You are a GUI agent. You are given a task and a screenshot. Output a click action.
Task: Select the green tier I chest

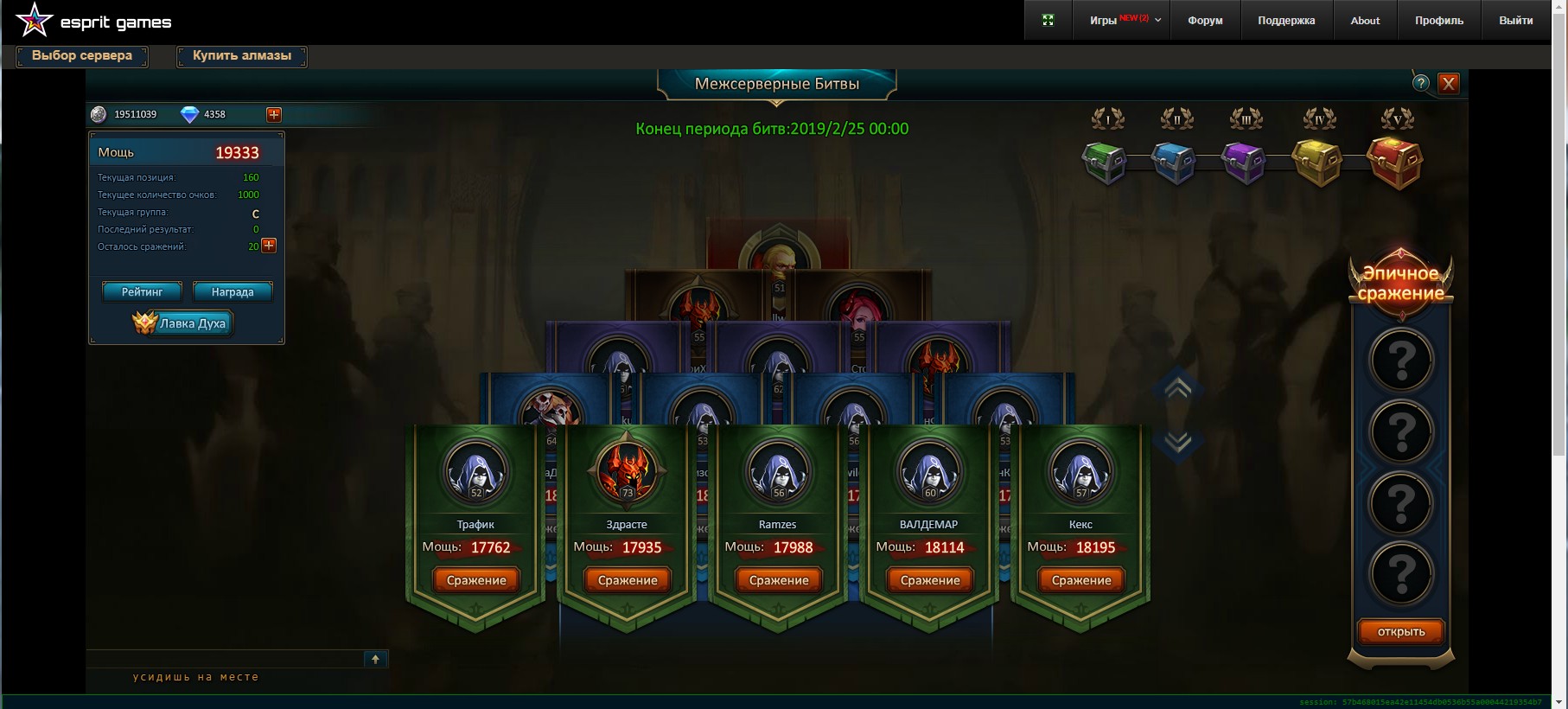[1105, 162]
